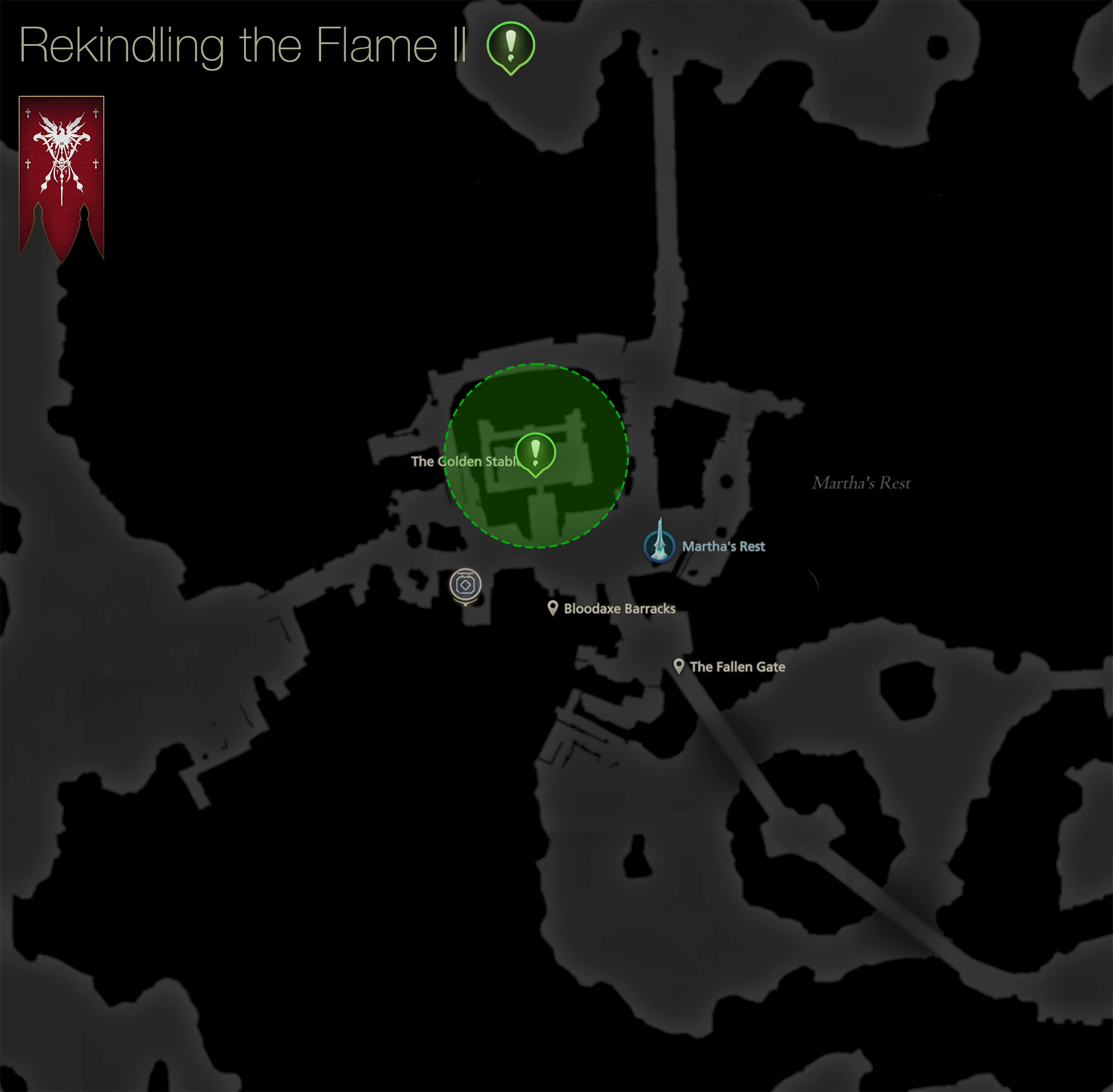1113x1092 pixels.
Task: Select the Bloodaxe Barracks location pin
Action: point(553,608)
